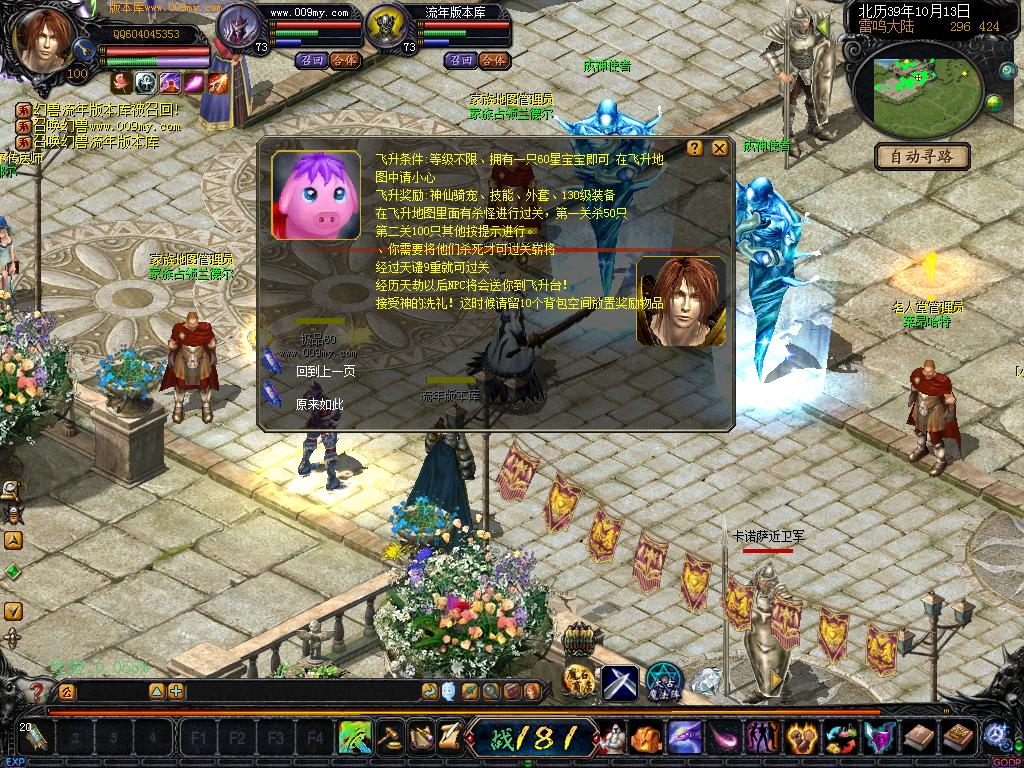Recall the www.009my.com pet with 召回

coord(310,60)
